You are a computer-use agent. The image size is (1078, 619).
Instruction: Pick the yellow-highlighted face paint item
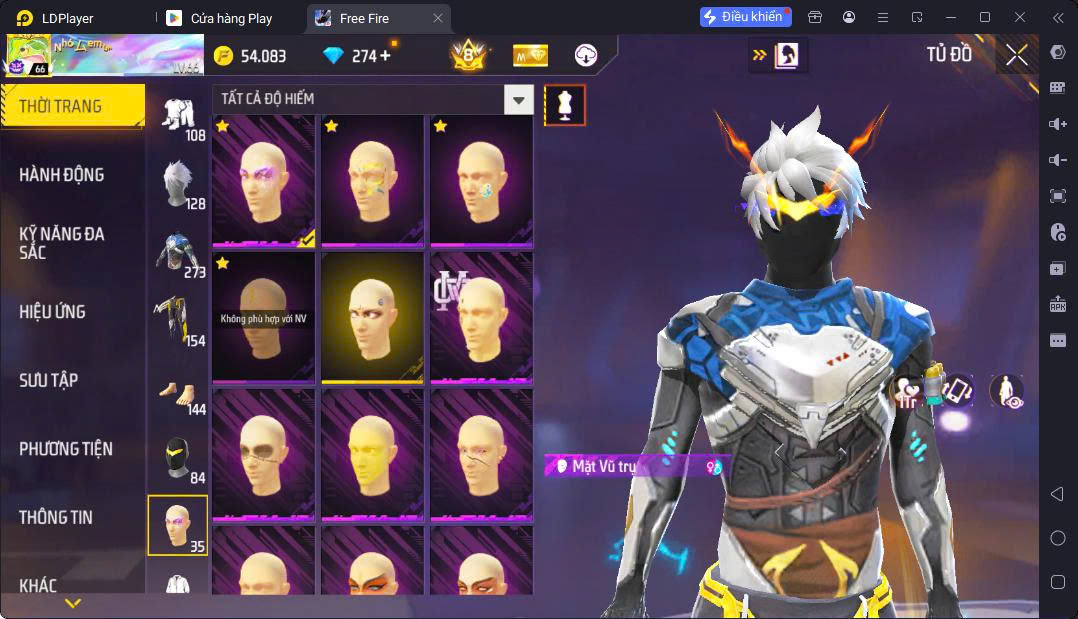pos(372,317)
